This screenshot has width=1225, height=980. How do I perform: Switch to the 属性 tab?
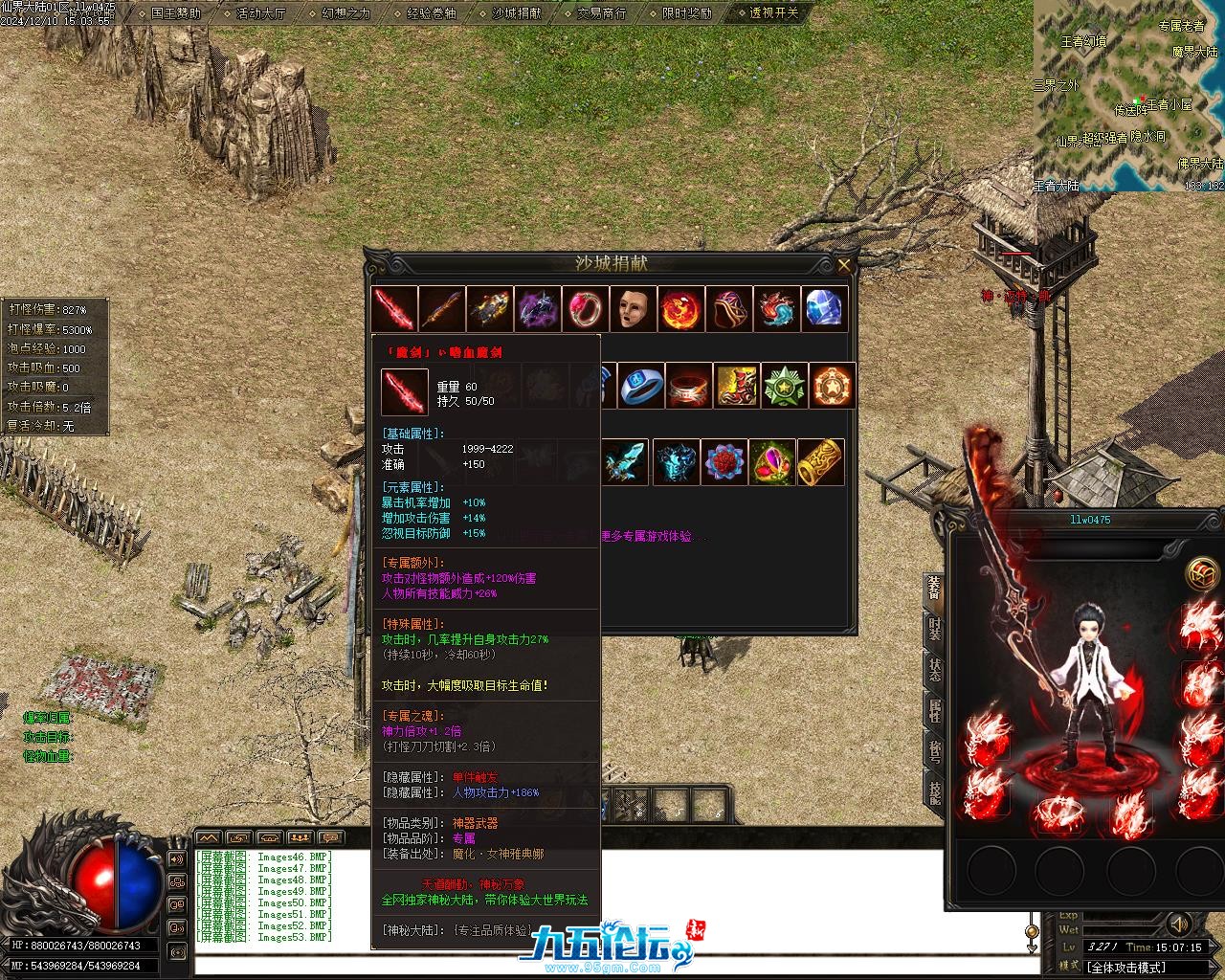tap(934, 709)
